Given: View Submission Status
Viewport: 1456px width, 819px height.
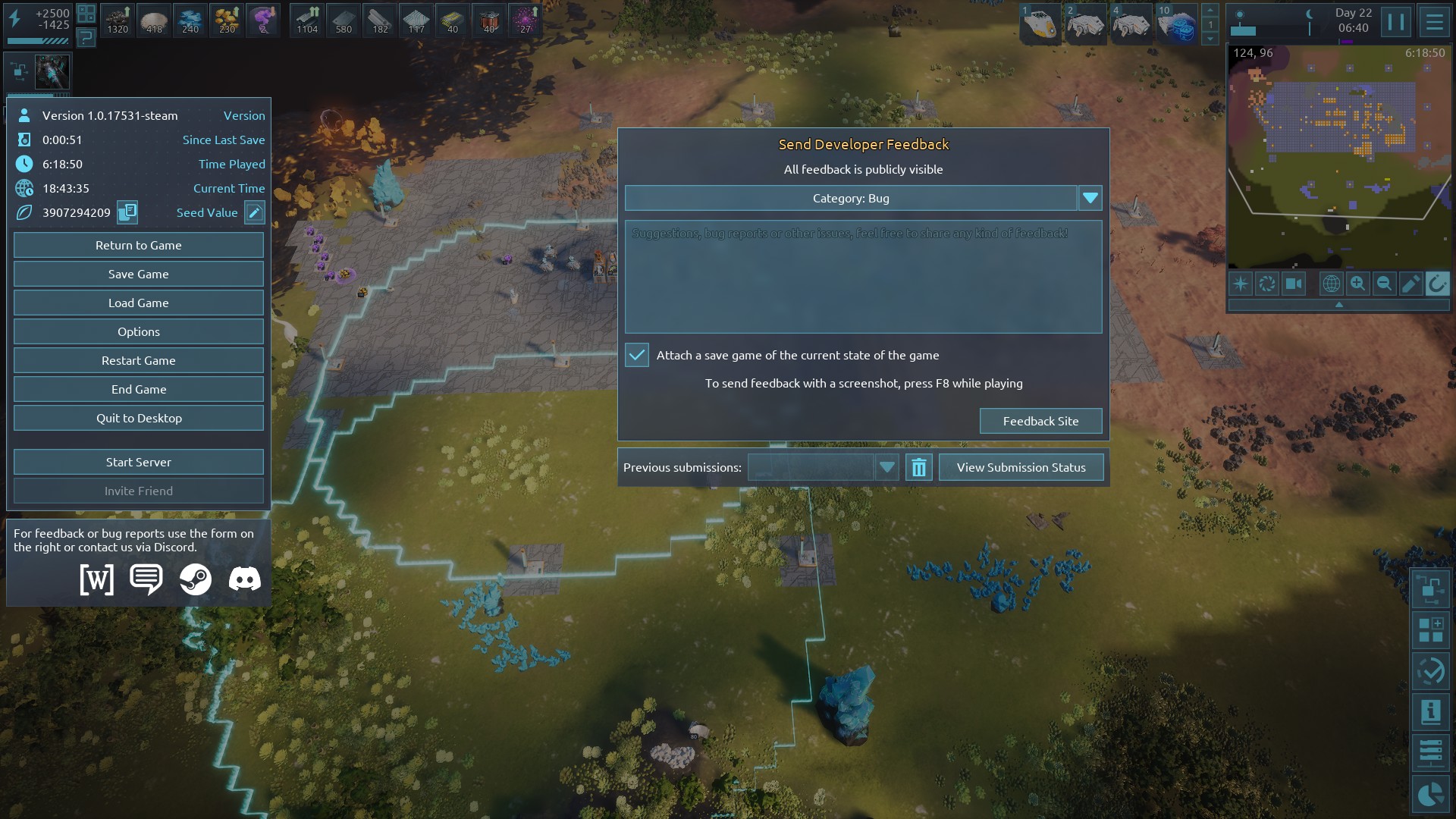Looking at the screenshot, I should coord(1021,467).
